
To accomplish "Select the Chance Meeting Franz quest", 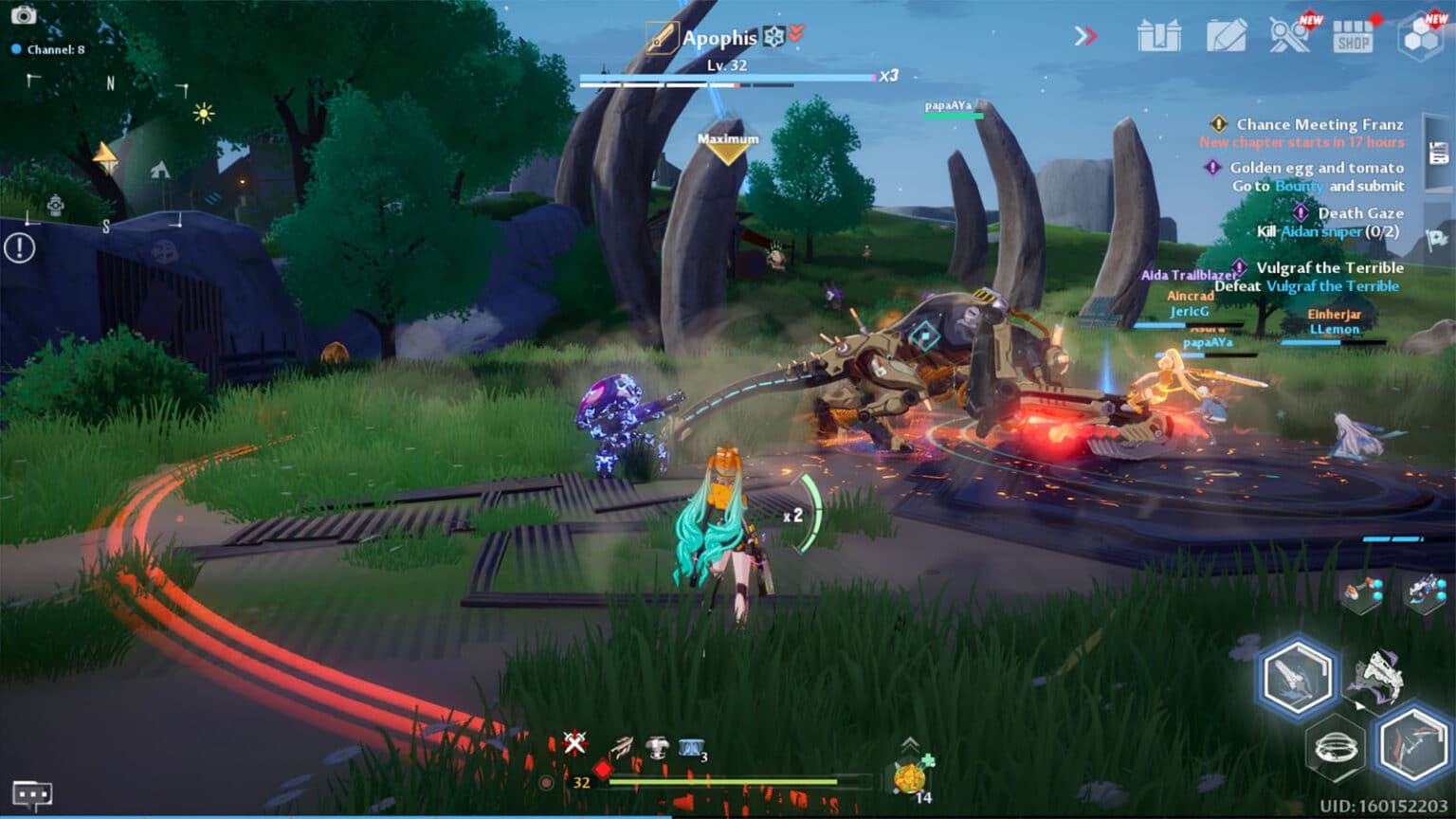I will click(1319, 124).
